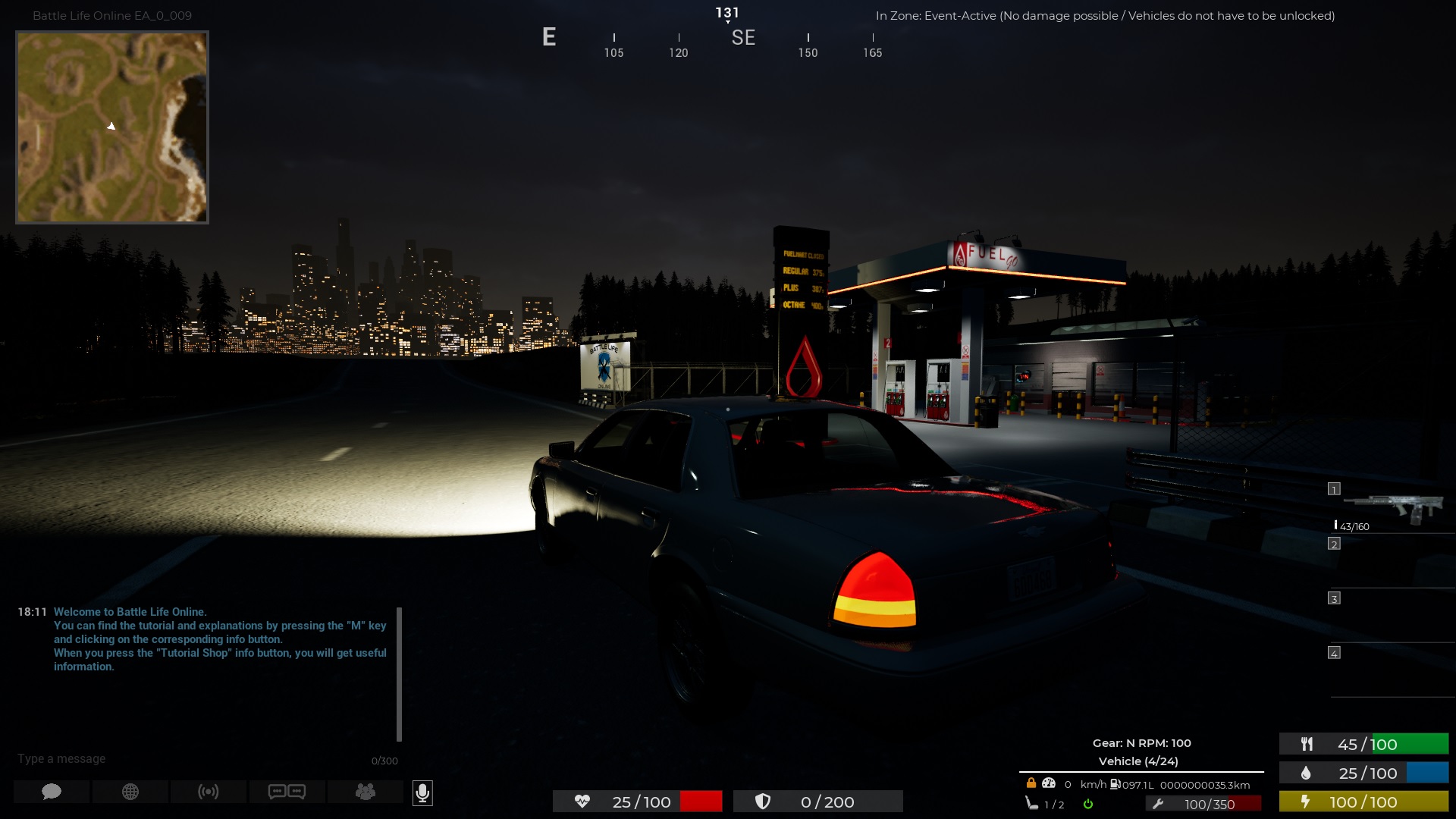Viewport: 1456px width, 819px height.
Task: Select the radio broadcast chat channel
Action: point(209,792)
